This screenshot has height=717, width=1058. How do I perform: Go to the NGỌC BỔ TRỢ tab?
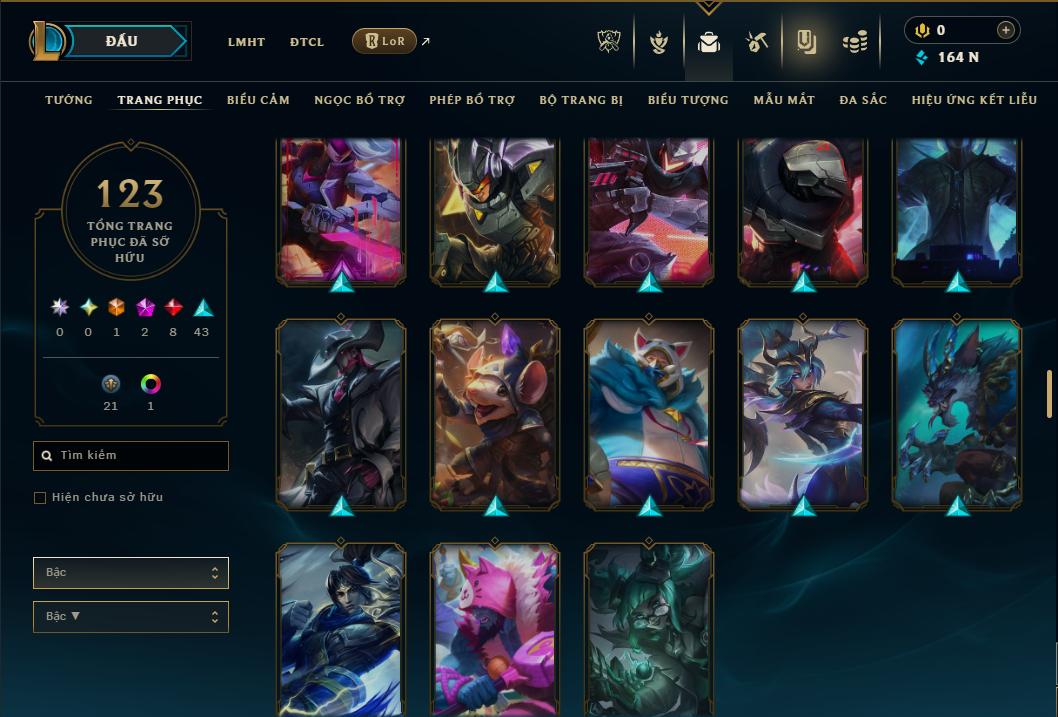[x=360, y=100]
